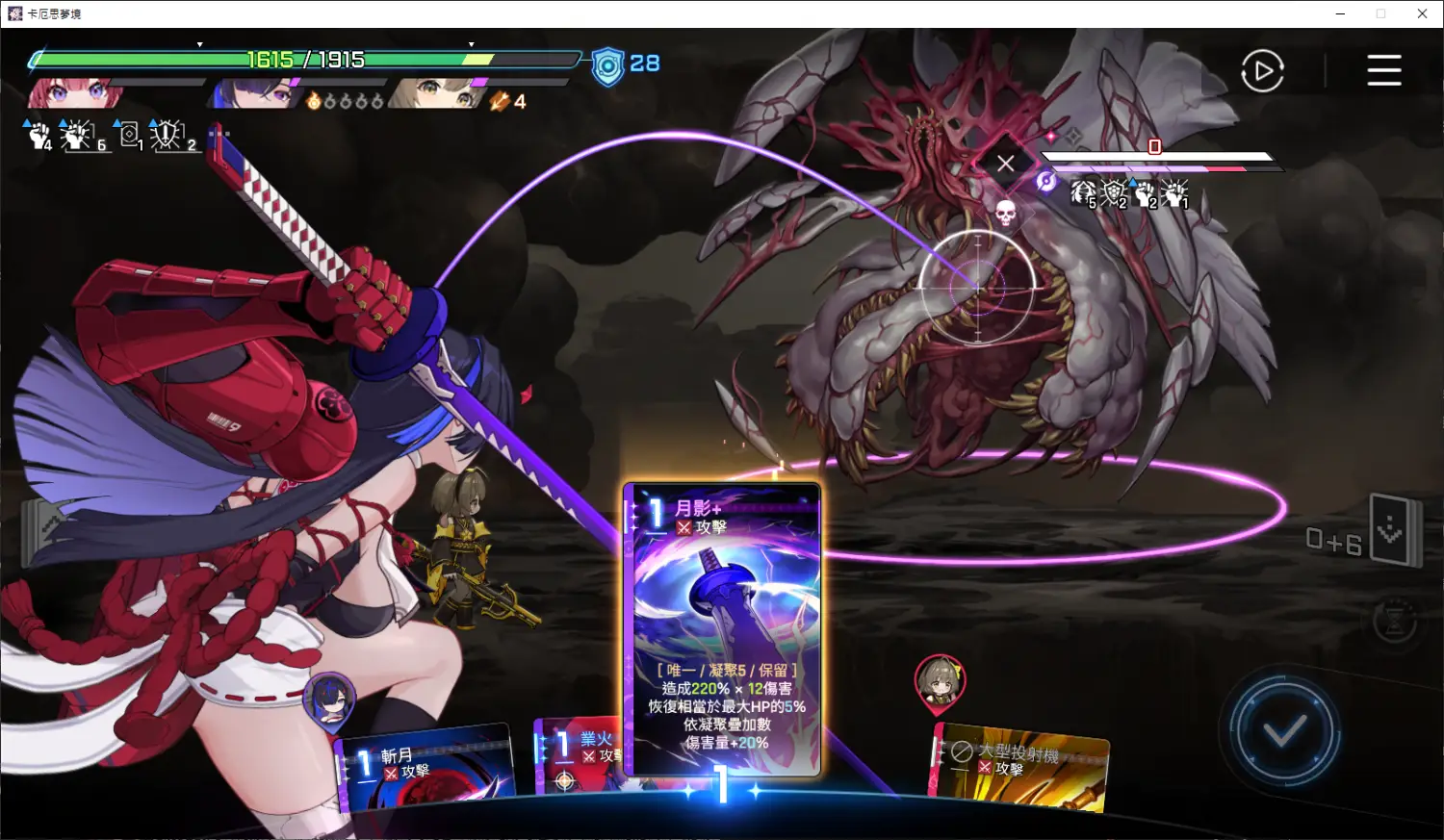Image resolution: width=1444 pixels, height=840 pixels.
Task: Cancel targeting with the enemy X marker
Action: (1005, 164)
